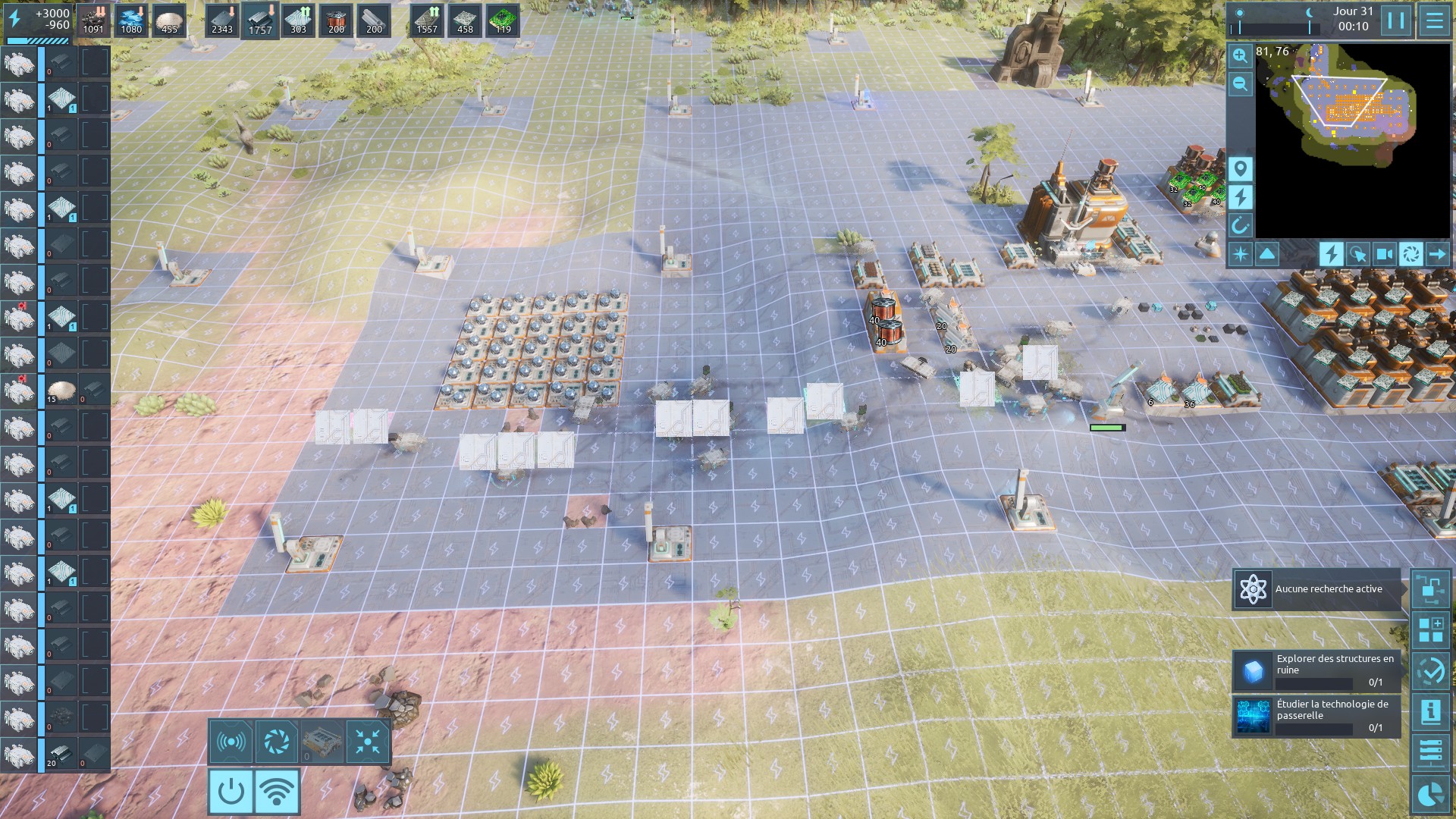Viewport: 1456px width, 819px height.
Task: Open the pie chart statistics panel
Action: pyautogui.click(x=1431, y=795)
